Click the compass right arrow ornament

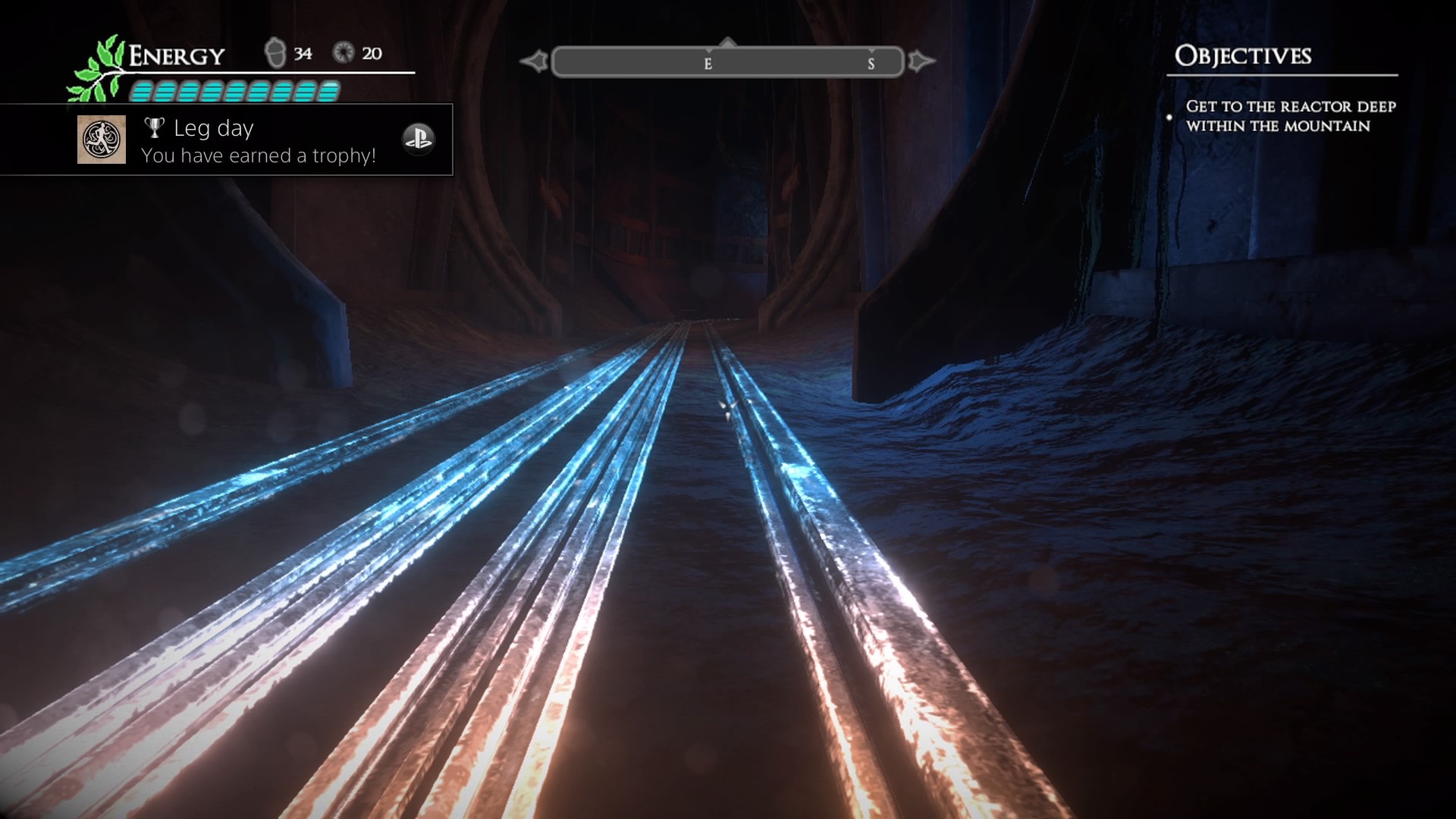[x=920, y=61]
